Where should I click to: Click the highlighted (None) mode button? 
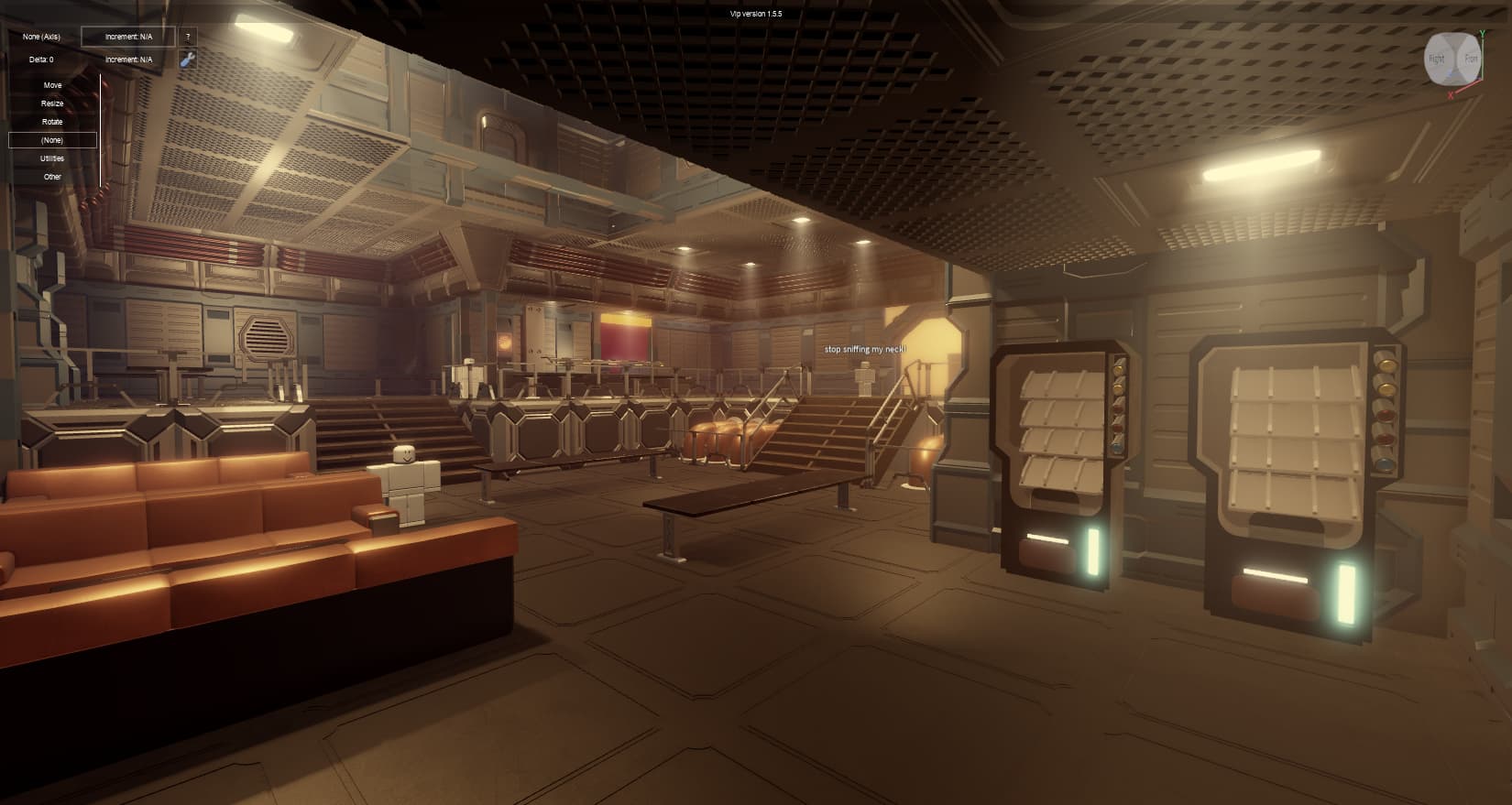[52, 140]
